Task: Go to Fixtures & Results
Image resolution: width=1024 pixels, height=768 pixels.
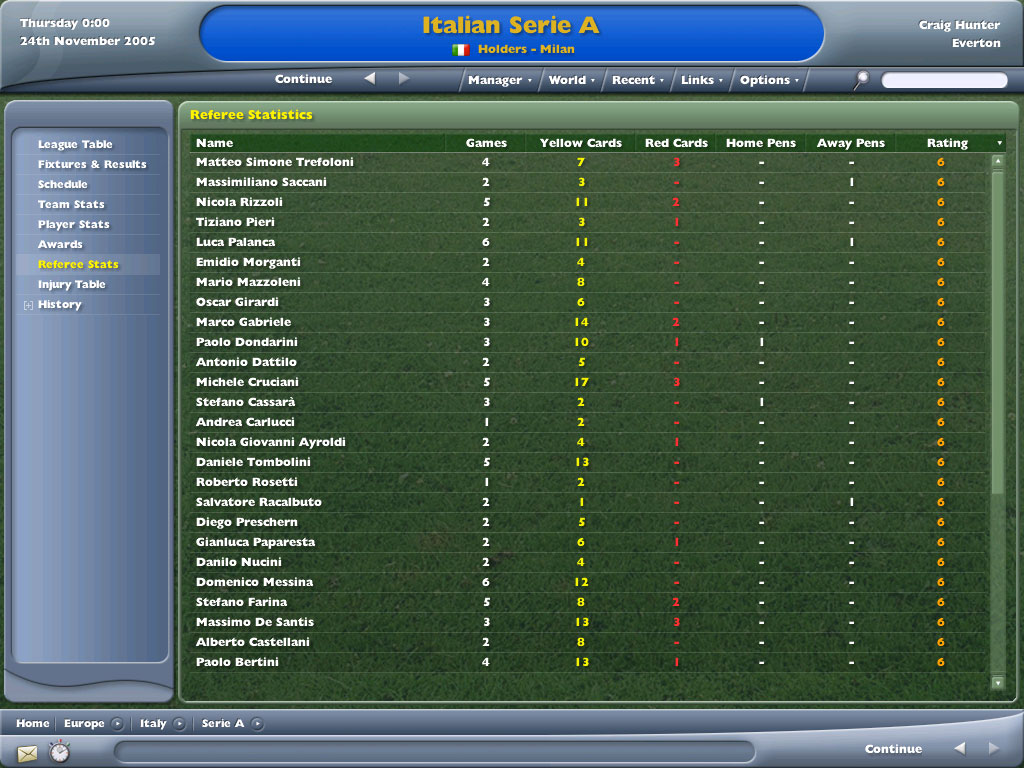Action: 92,165
